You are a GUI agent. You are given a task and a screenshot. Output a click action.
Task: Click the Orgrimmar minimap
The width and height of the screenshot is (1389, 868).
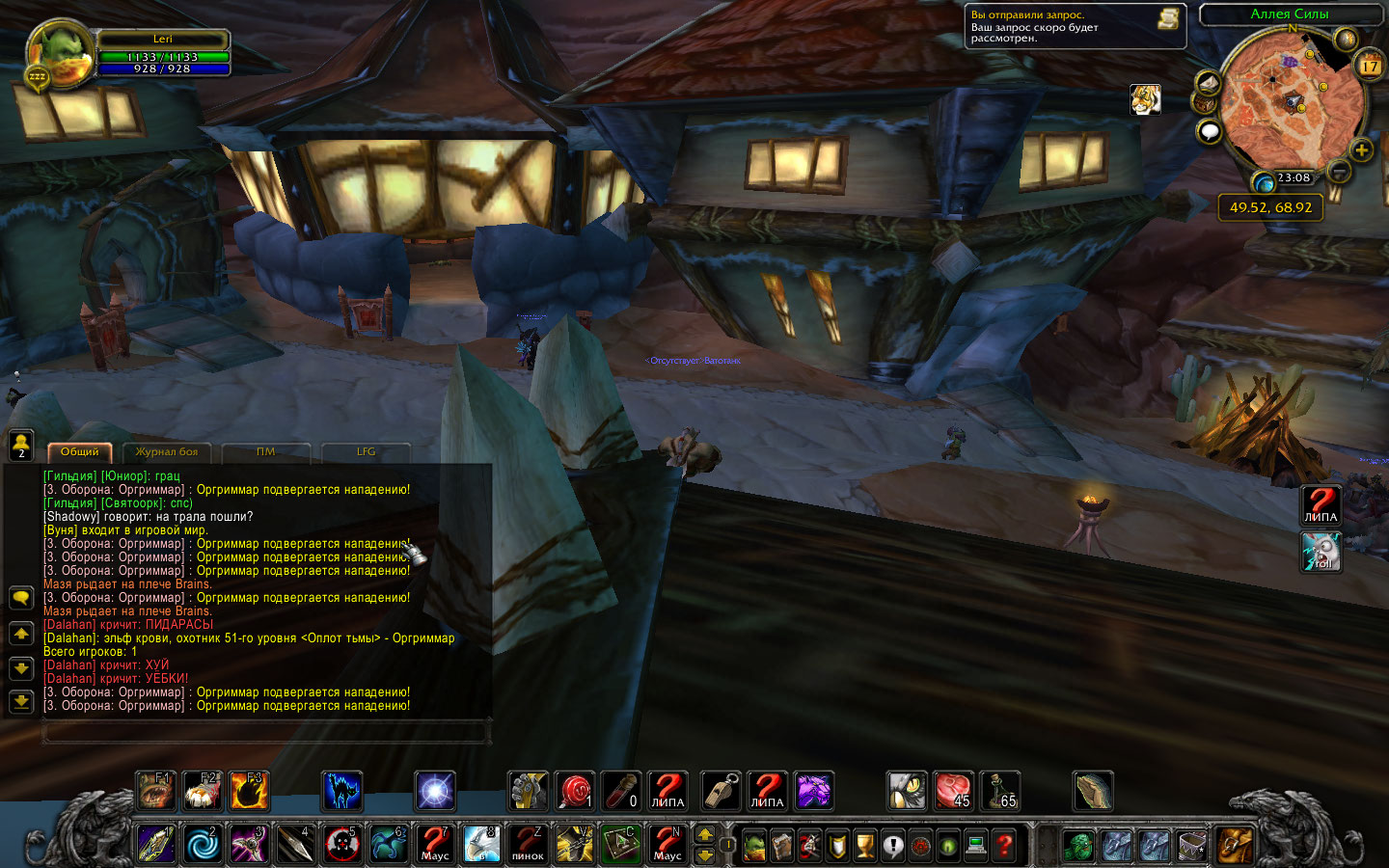point(1291,101)
